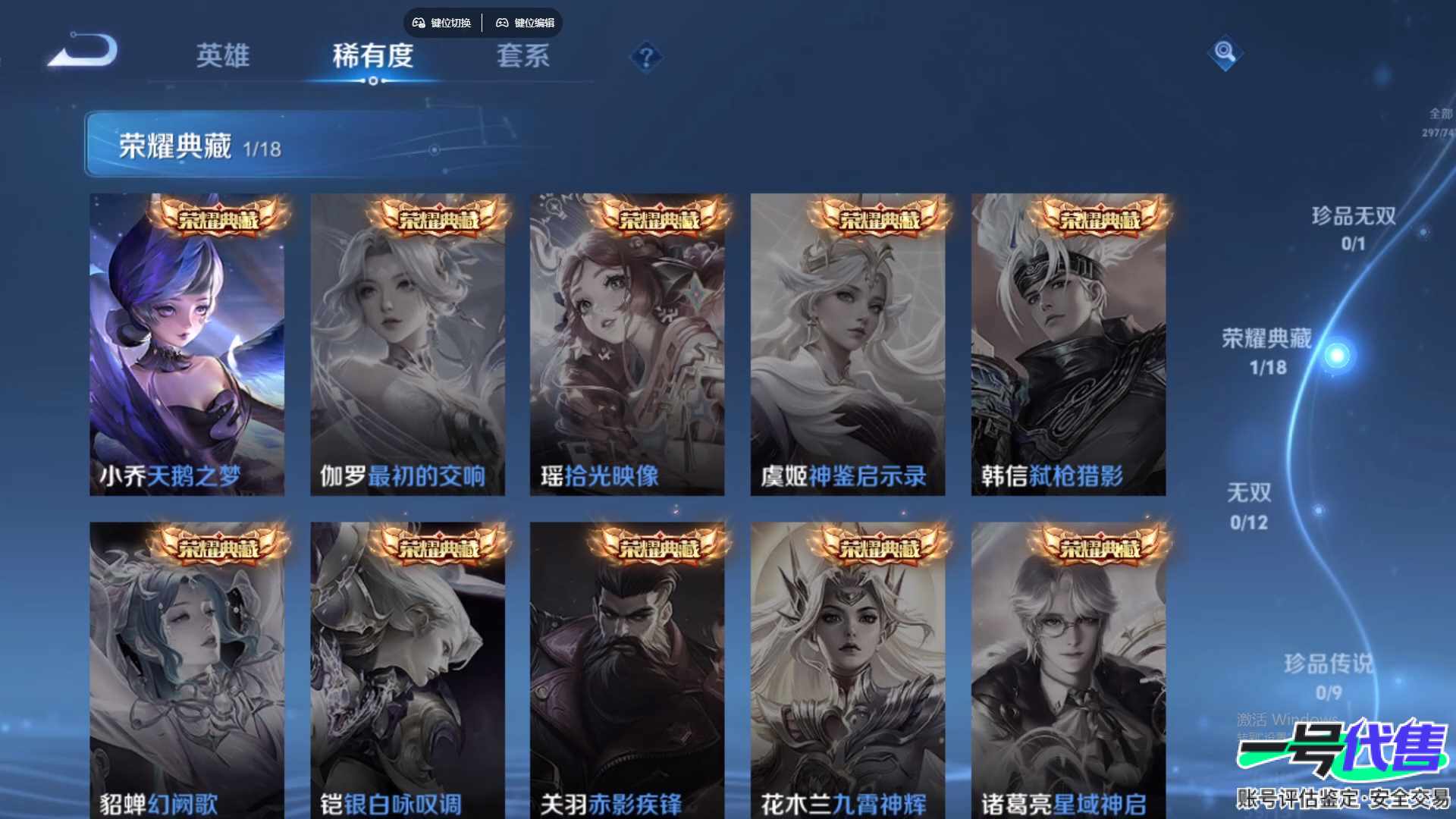The height and width of the screenshot is (819, 1456).
Task: Choose the 伽罗最初的交响 skin card
Action: tap(407, 345)
